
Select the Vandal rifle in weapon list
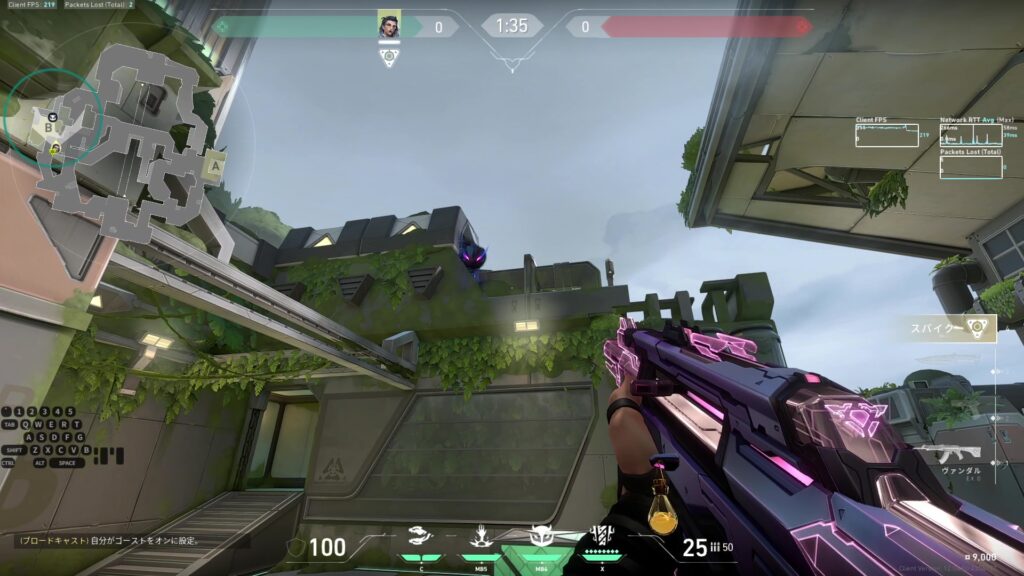[x=948, y=453]
